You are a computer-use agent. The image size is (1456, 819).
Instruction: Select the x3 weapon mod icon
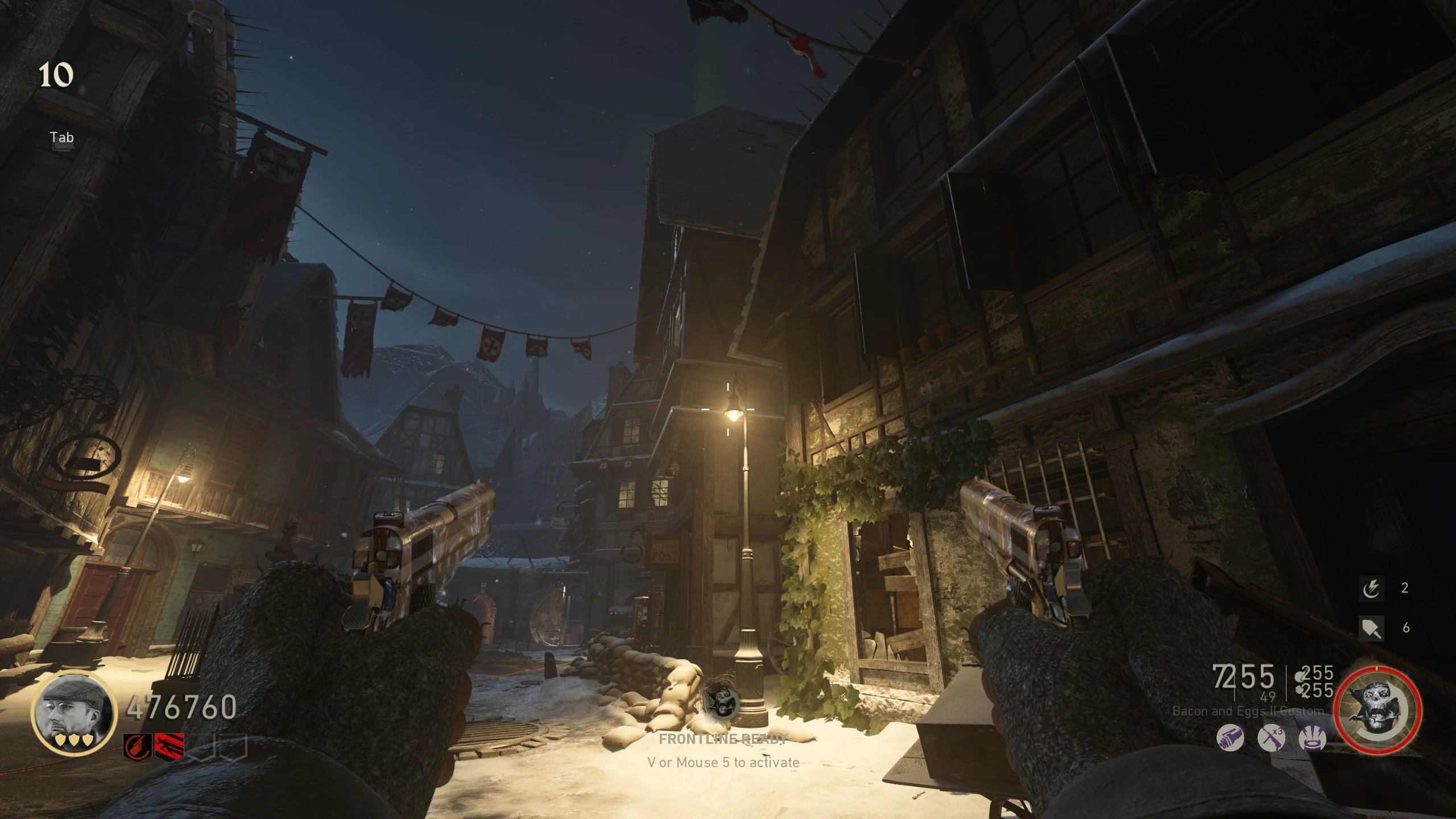click(x=1272, y=739)
